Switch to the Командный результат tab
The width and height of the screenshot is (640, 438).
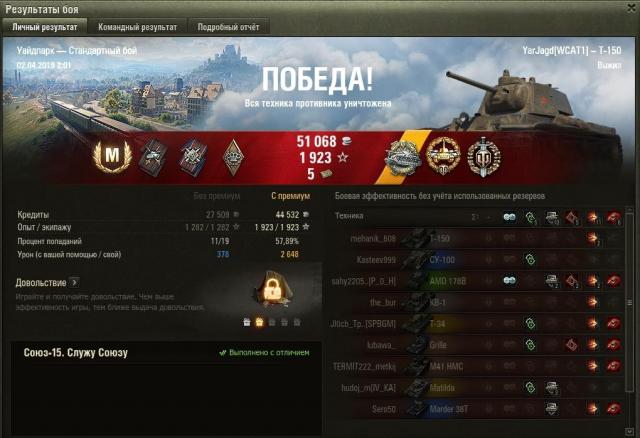(138, 27)
